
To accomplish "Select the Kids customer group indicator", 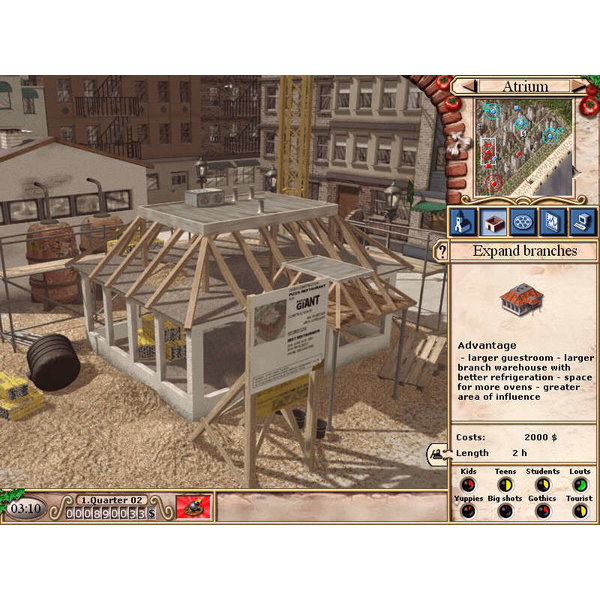I will click(x=467, y=485).
